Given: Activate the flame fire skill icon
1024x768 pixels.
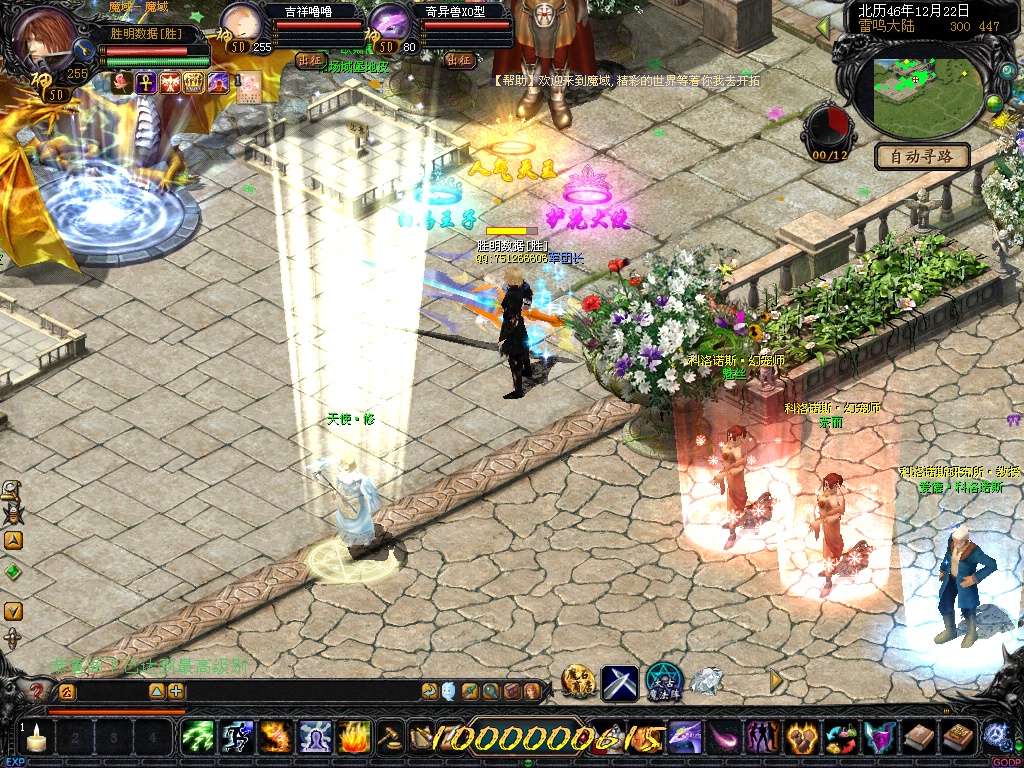Looking at the screenshot, I should click(x=354, y=738).
